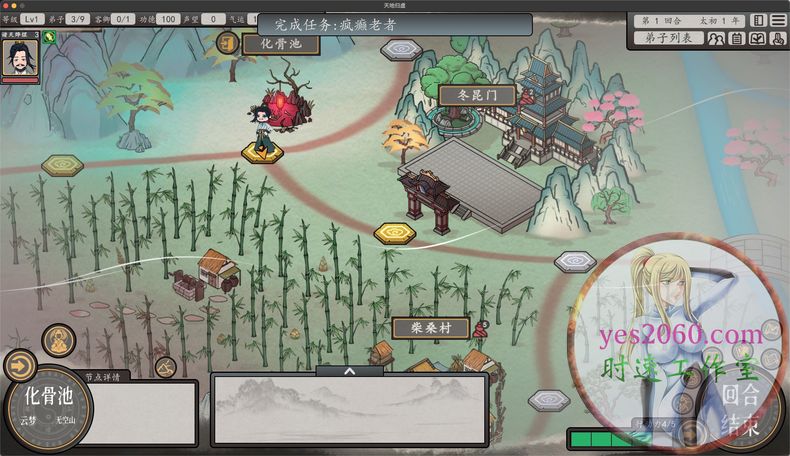End the turn with 回合结束 button

[x=741, y=406]
